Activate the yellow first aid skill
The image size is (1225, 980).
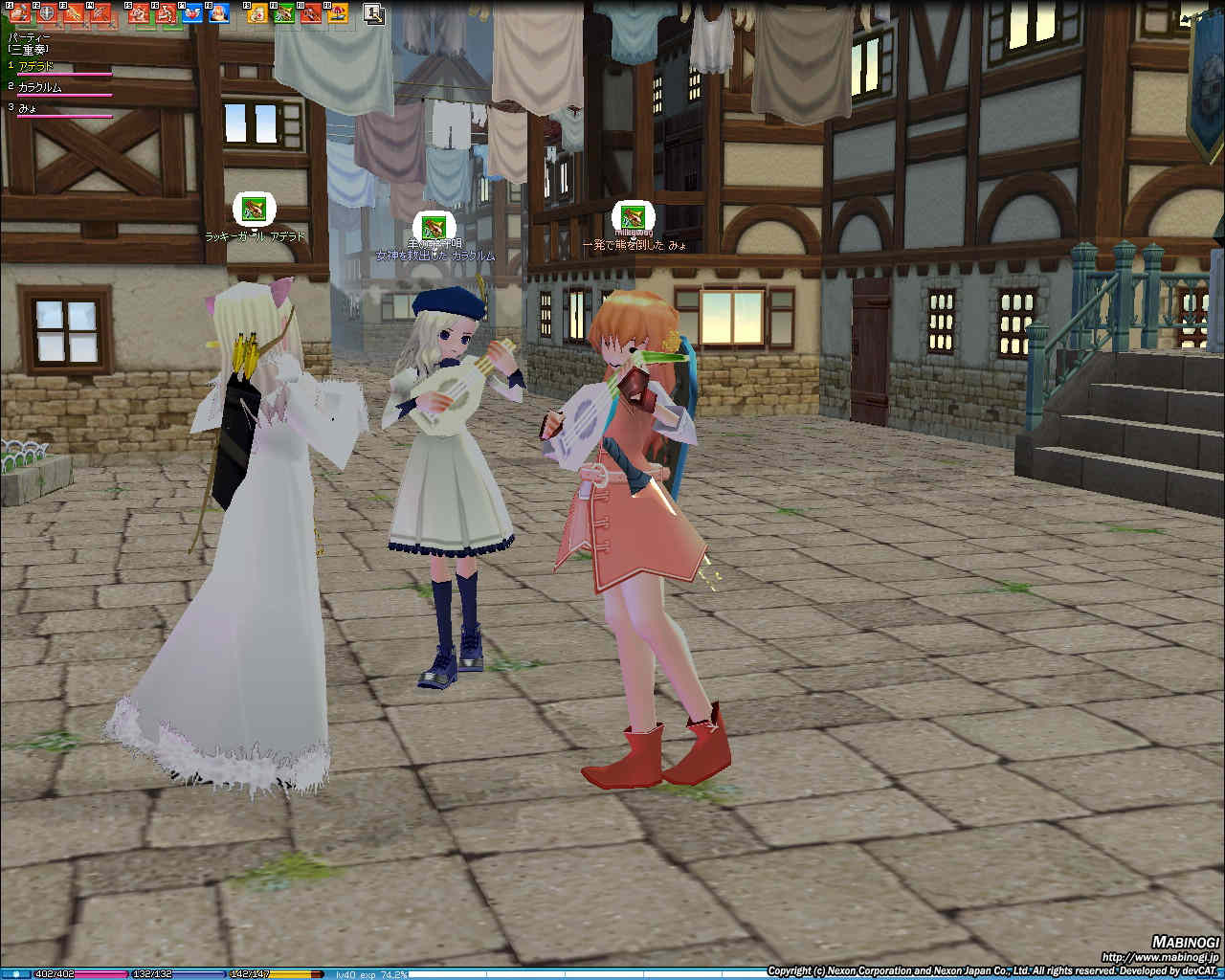[x=256, y=13]
